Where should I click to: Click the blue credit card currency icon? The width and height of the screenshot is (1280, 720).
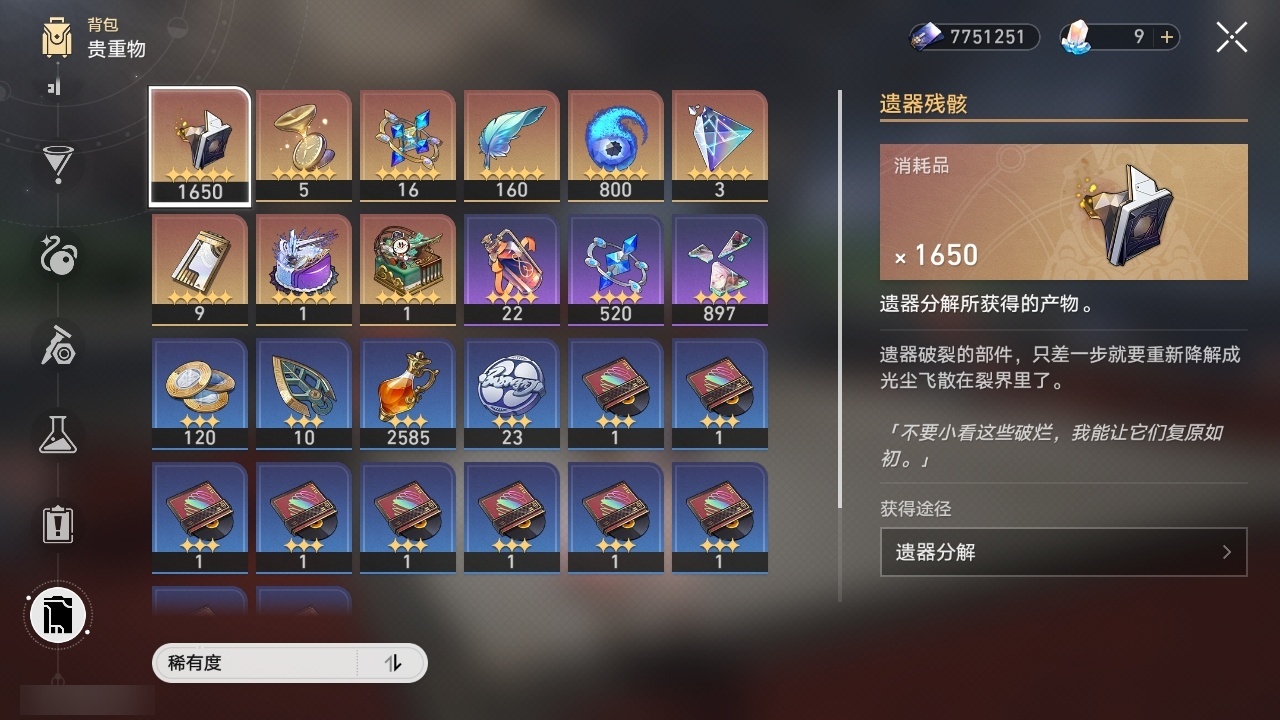[925, 37]
